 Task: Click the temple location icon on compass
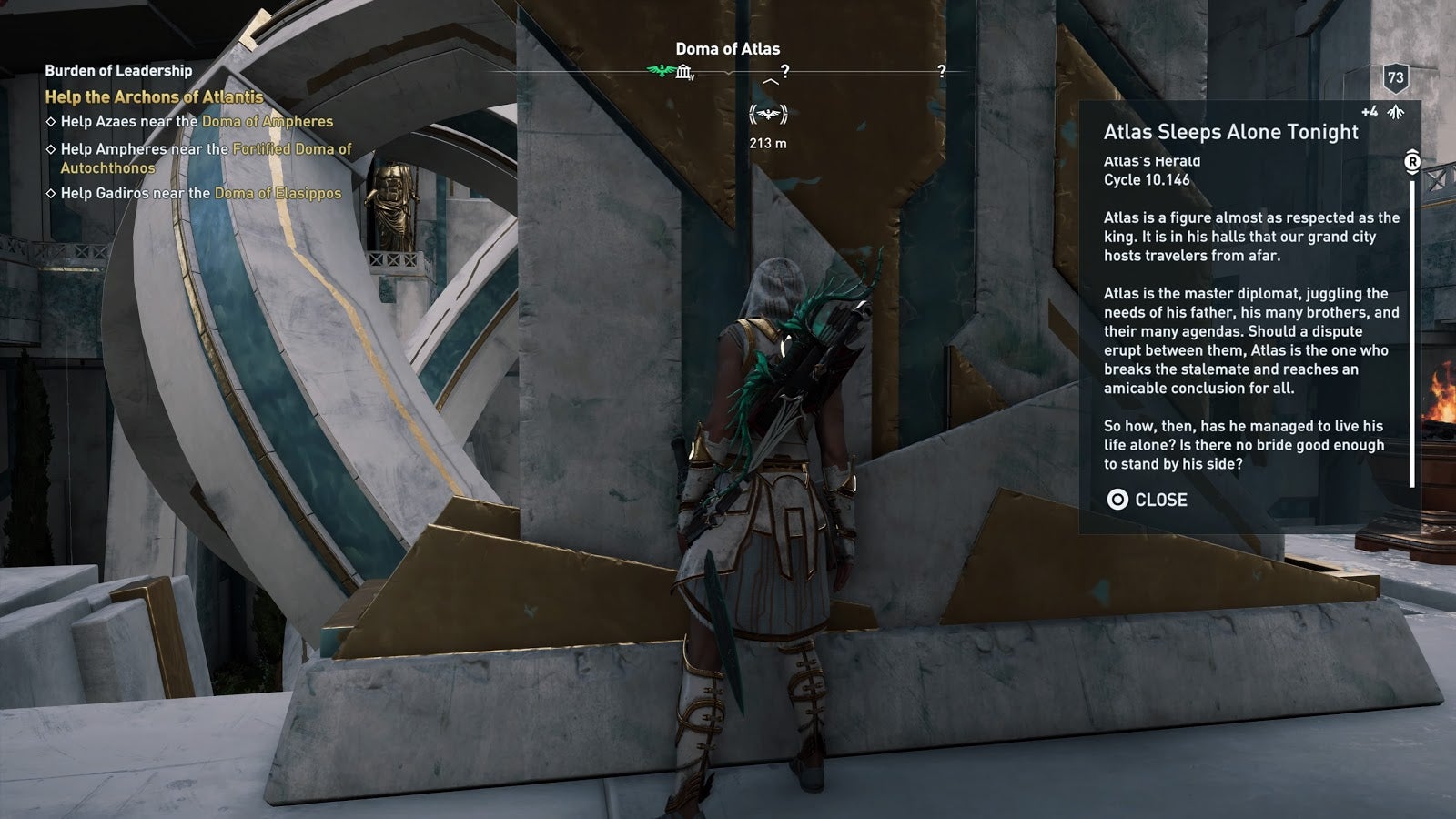684,71
